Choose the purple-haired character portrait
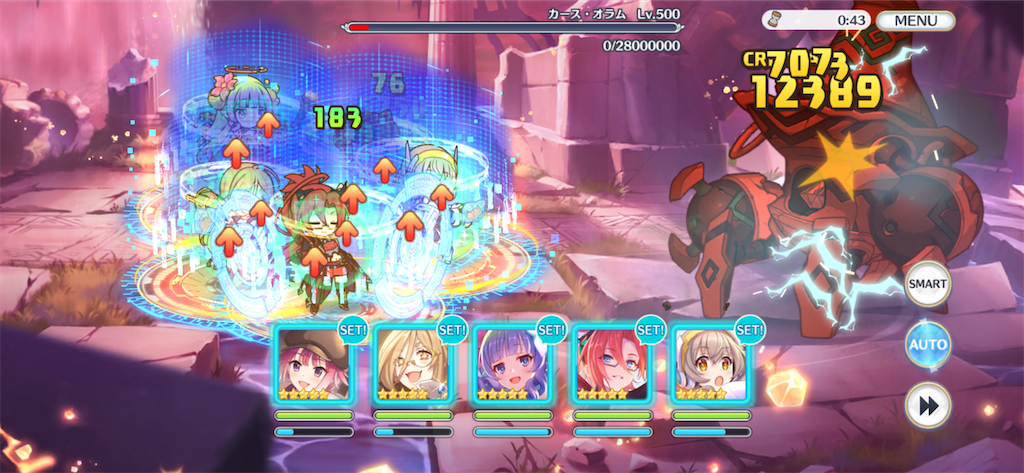 (511, 363)
